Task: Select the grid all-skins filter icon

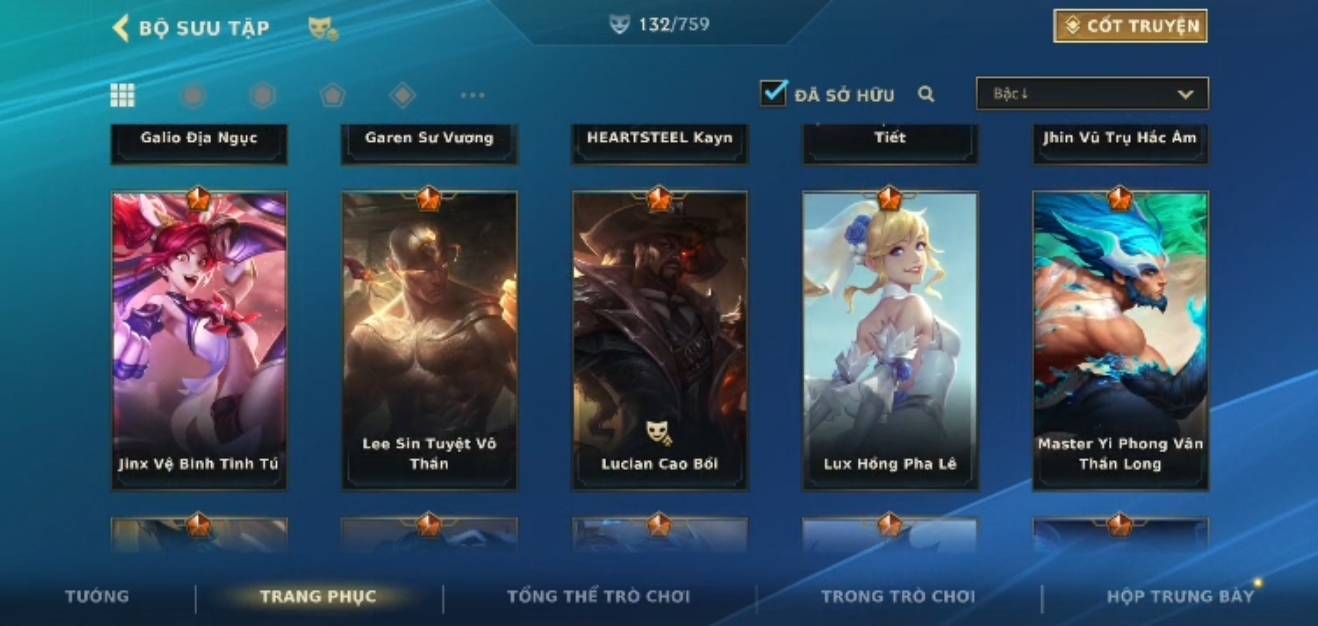Action: click(x=123, y=95)
